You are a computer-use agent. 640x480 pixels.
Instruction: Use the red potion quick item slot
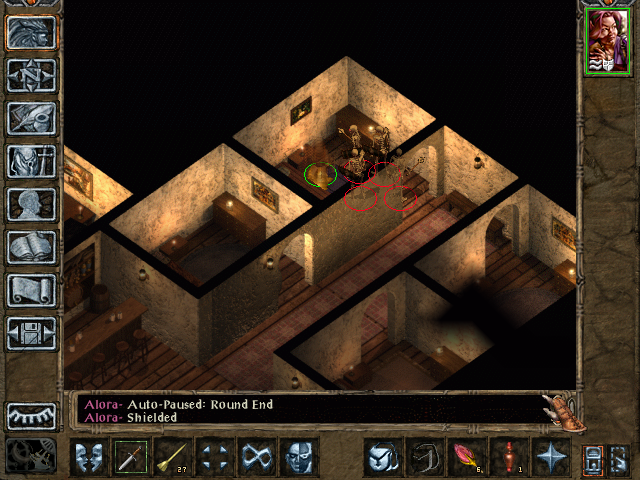click(x=507, y=457)
